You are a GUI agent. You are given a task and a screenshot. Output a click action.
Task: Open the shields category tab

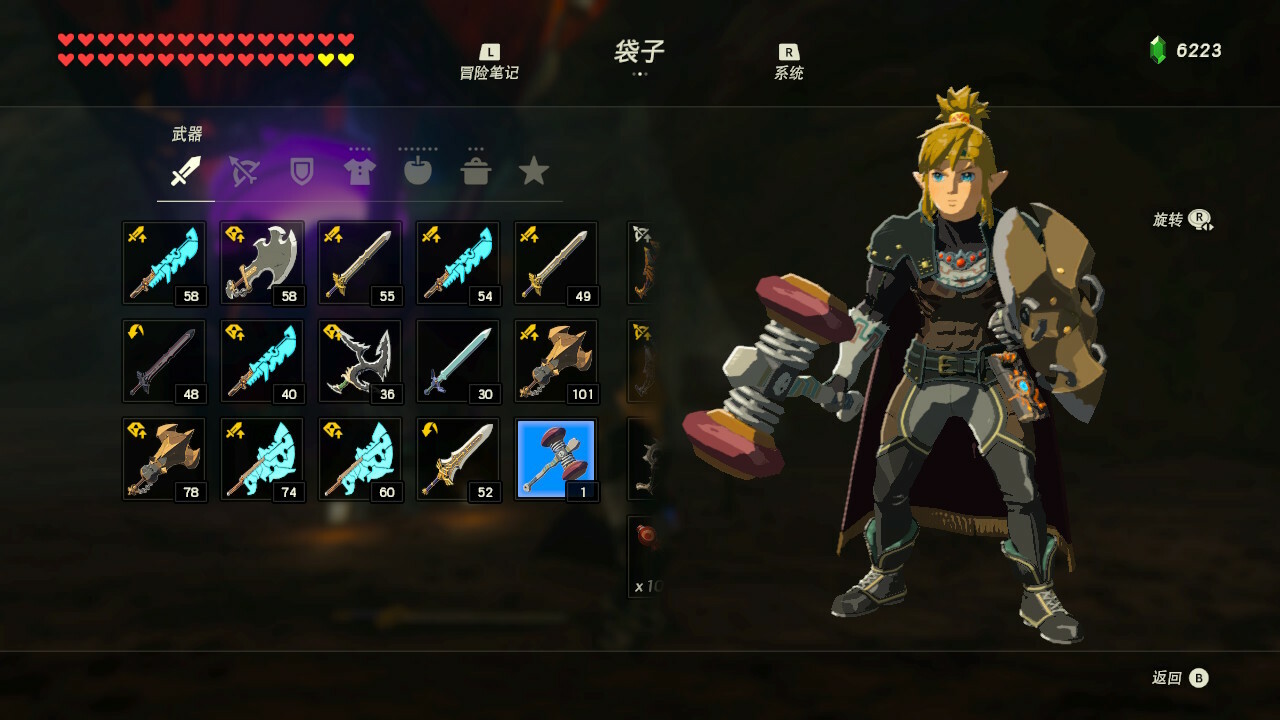(301, 172)
